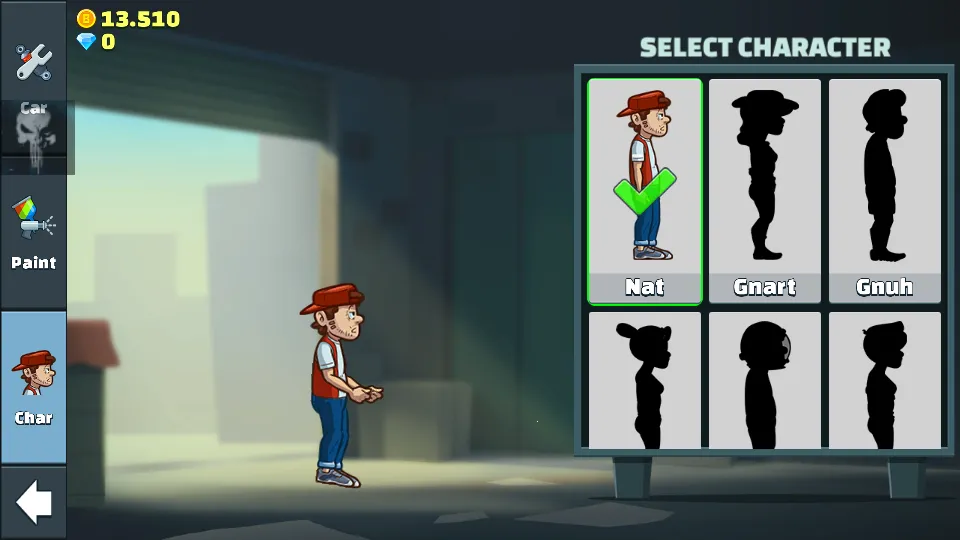960x540 pixels.
Task: Switch to the Car tab
Action: pos(33,128)
